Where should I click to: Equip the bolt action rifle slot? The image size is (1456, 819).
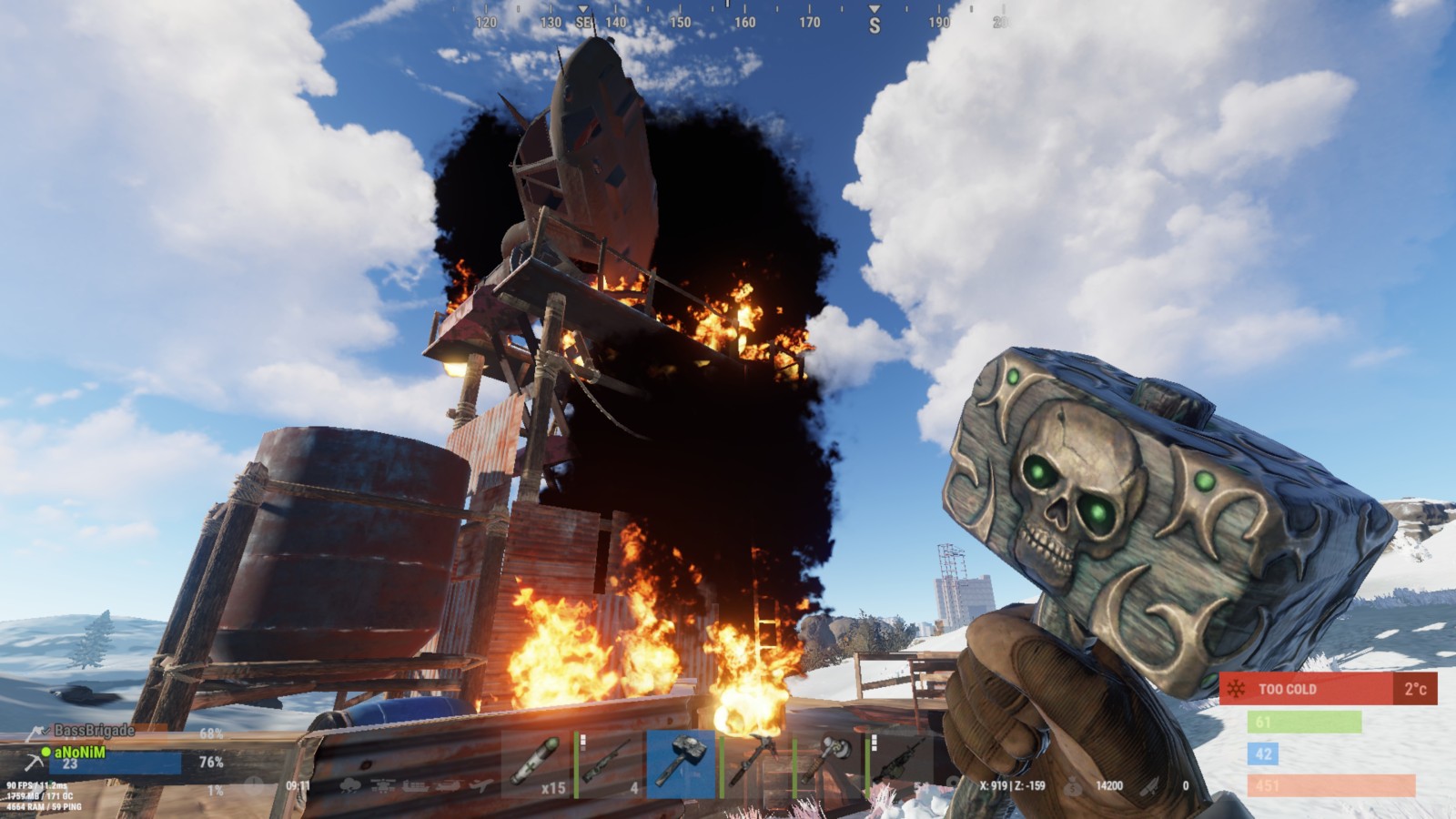click(610, 763)
